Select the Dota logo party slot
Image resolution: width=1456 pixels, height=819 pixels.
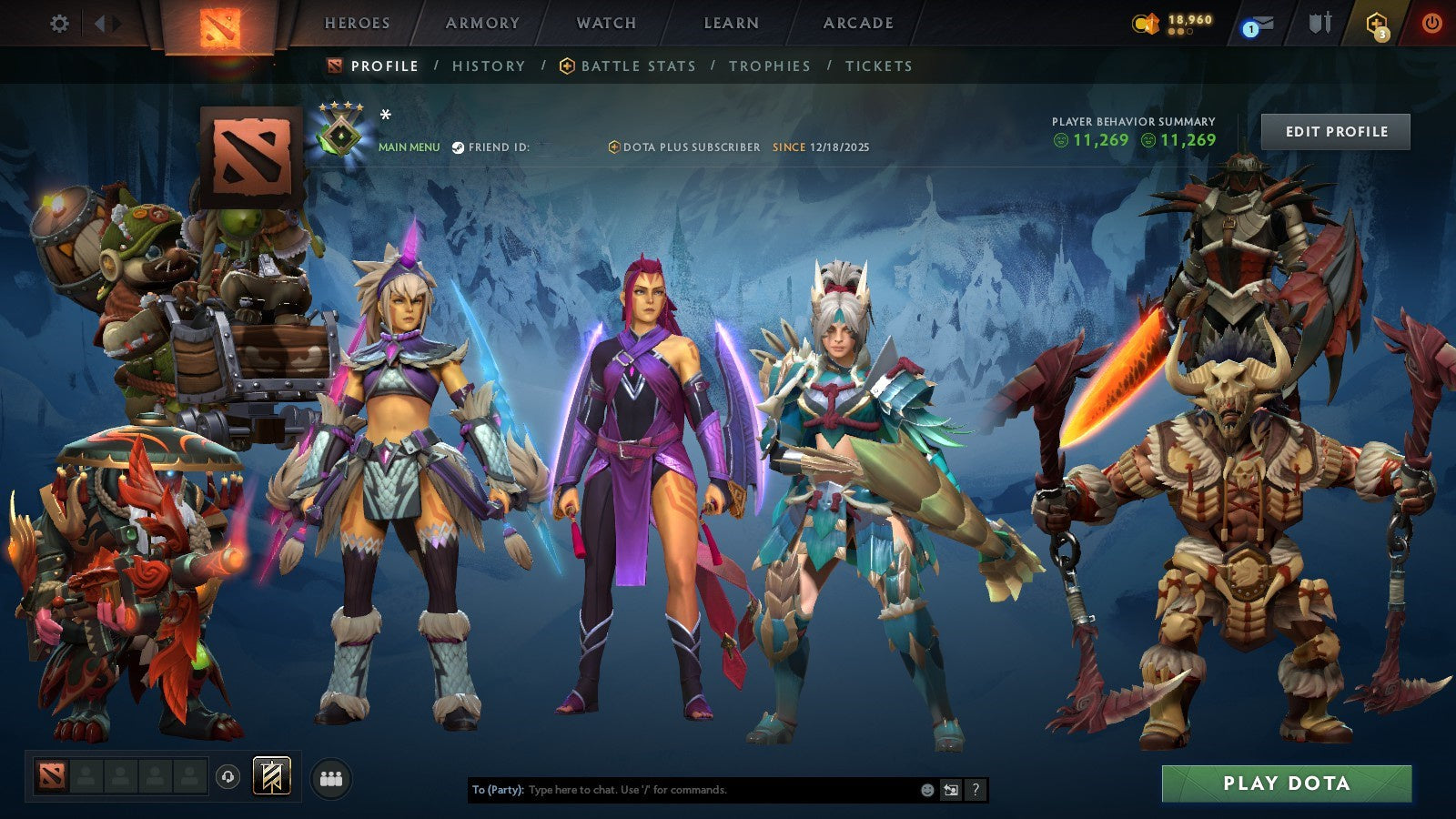pos(51,774)
